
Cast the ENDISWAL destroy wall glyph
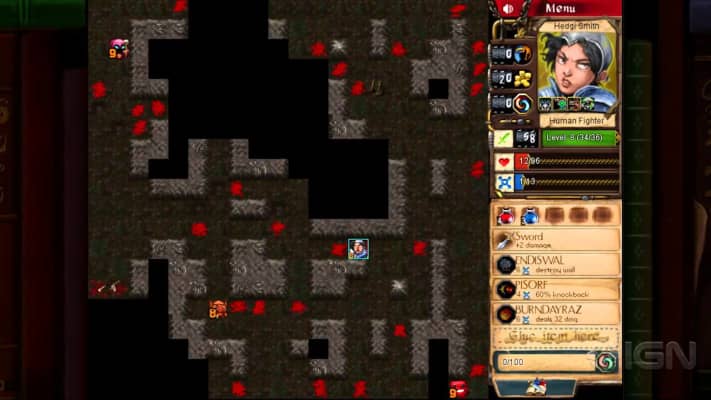click(x=557, y=265)
